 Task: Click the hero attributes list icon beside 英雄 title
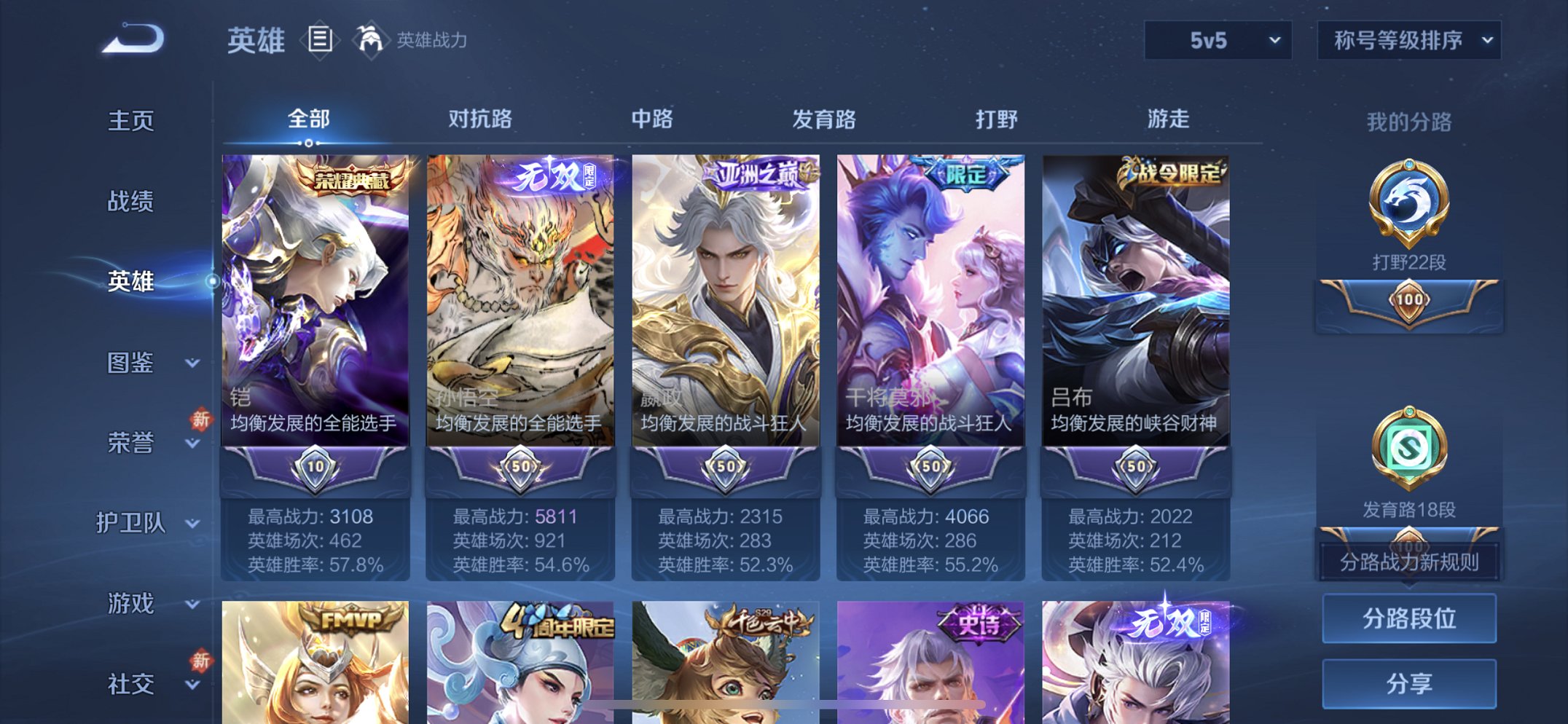pos(321,40)
